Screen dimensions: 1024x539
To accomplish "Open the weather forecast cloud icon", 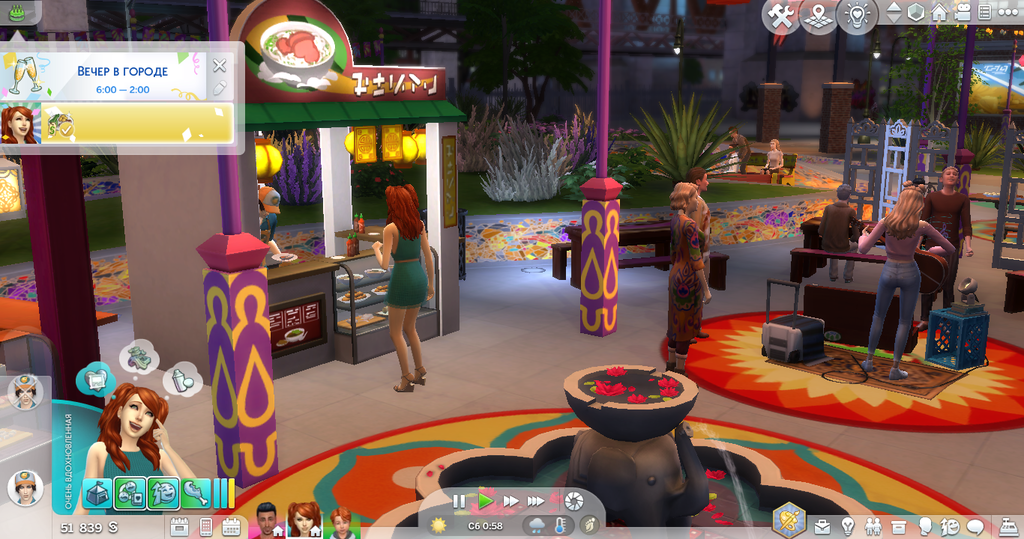I will [538, 525].
